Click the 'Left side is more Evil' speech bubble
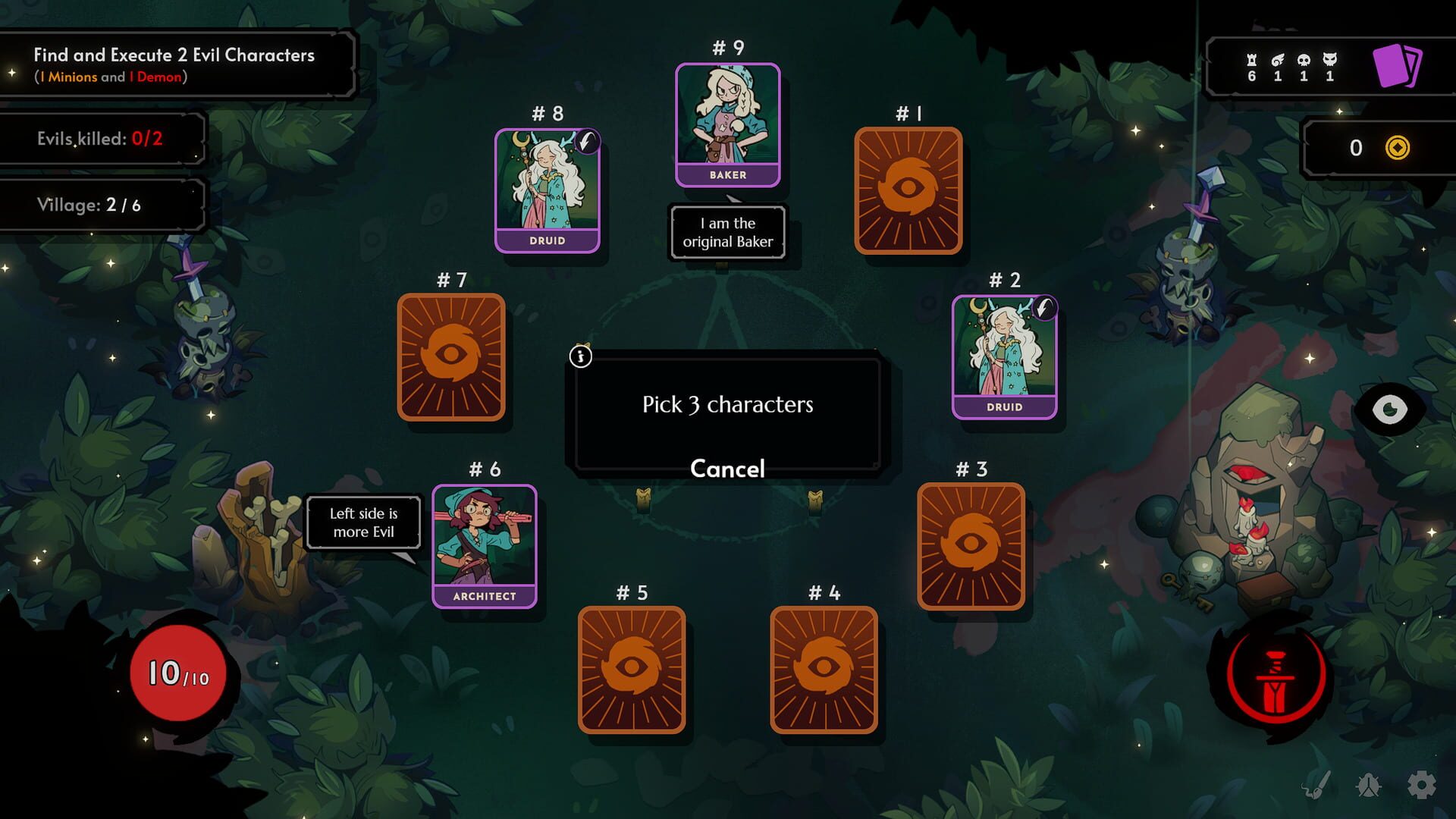This screenshot has height=819, width=1456. click(x=363, y=522)
